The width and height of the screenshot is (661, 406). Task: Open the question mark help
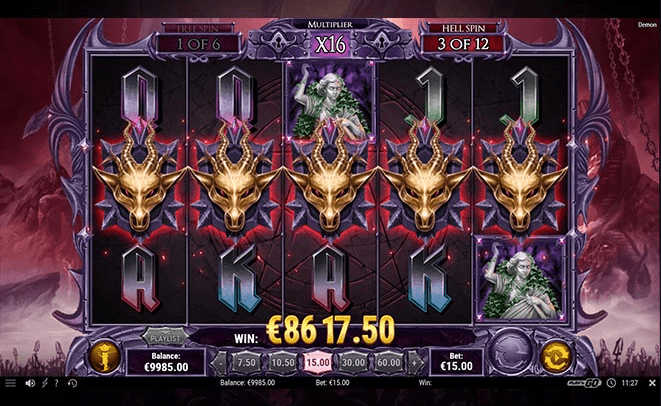coord(55,383)
